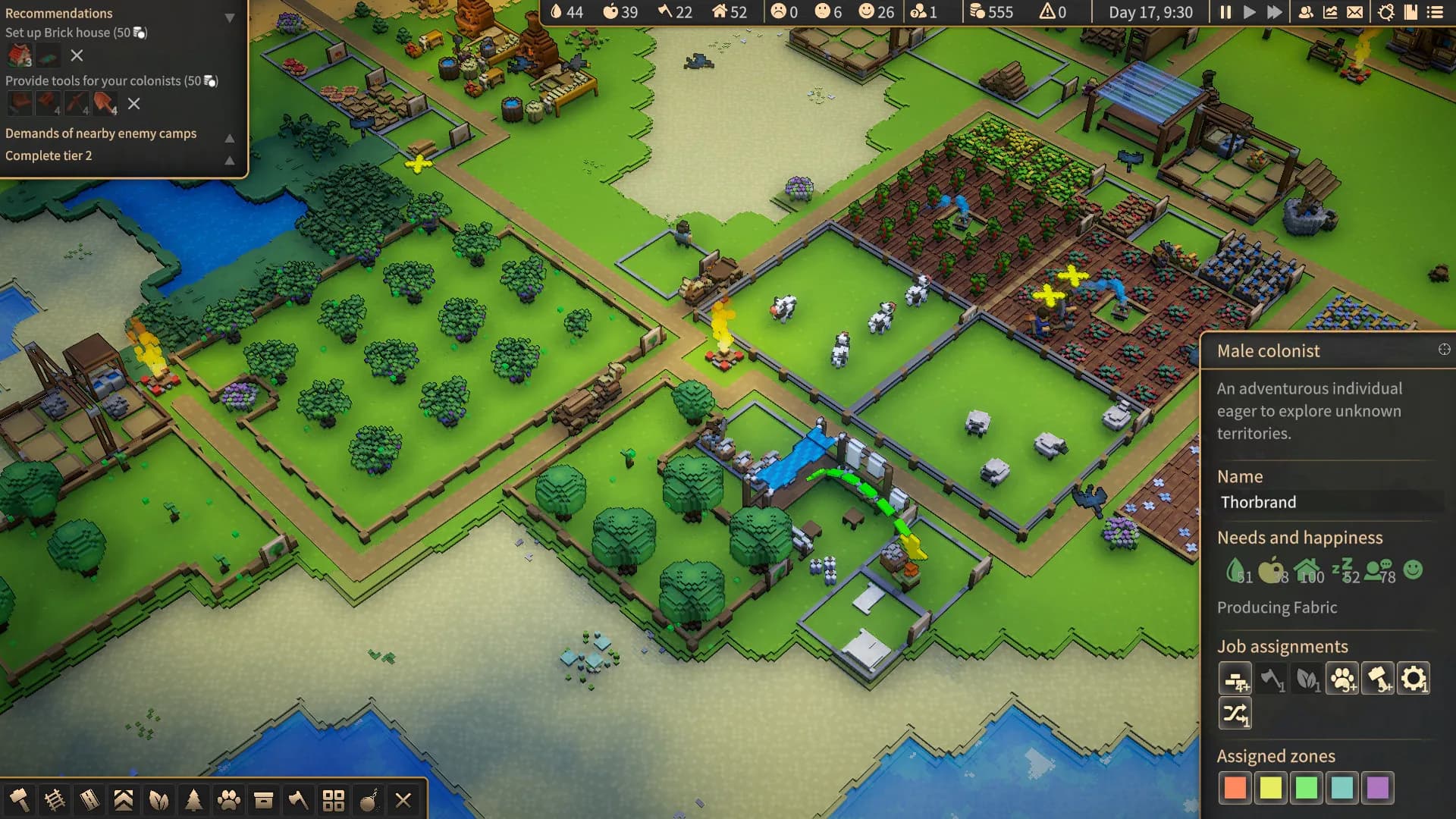This screenshot has height=819, width=1456.
Task: Open the envelope messages icon
Action: (x=1354, y=12)
